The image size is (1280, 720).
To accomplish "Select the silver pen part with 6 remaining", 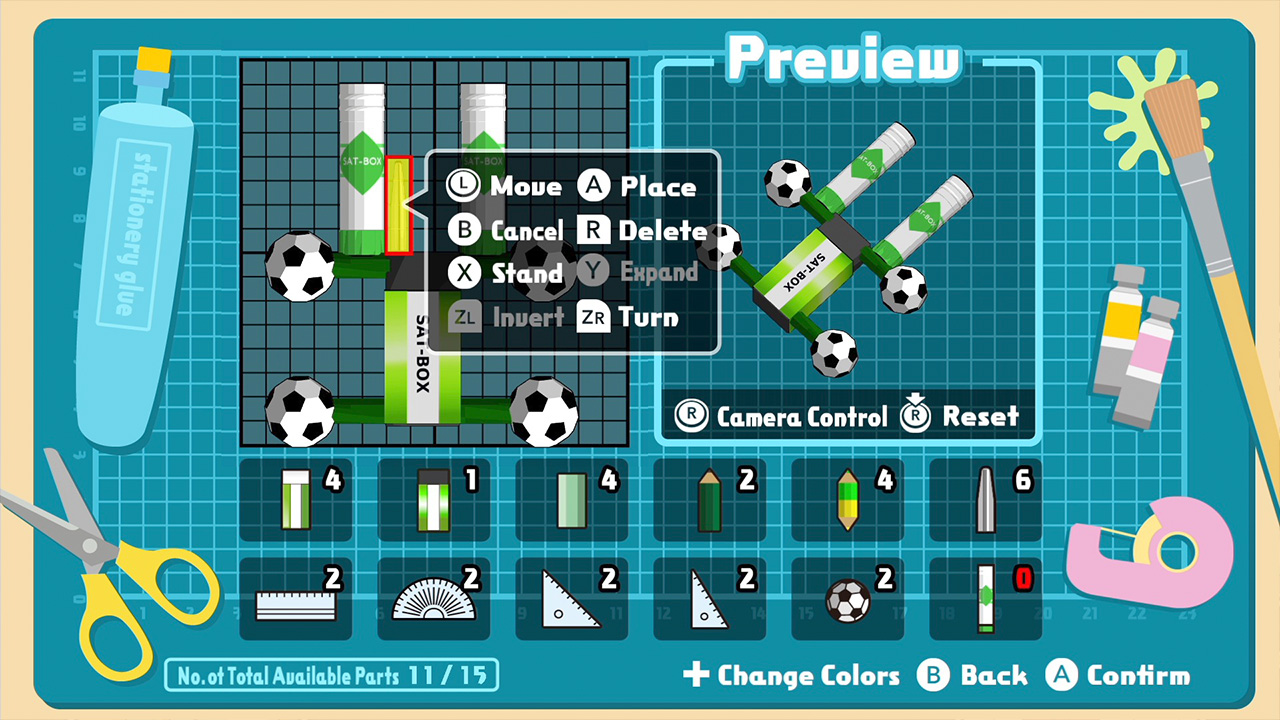I will (x=986, y=498).
